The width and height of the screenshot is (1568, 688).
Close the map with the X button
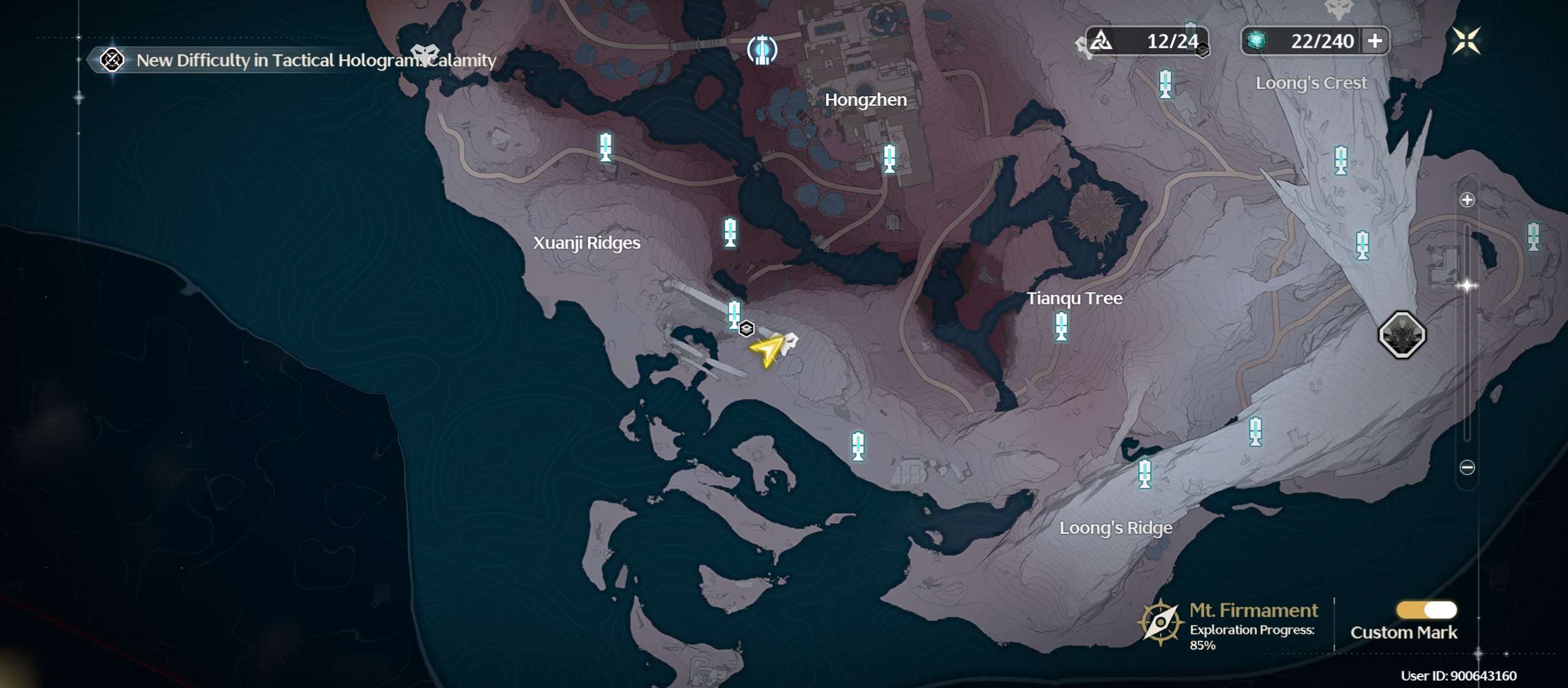(1466, 41)
